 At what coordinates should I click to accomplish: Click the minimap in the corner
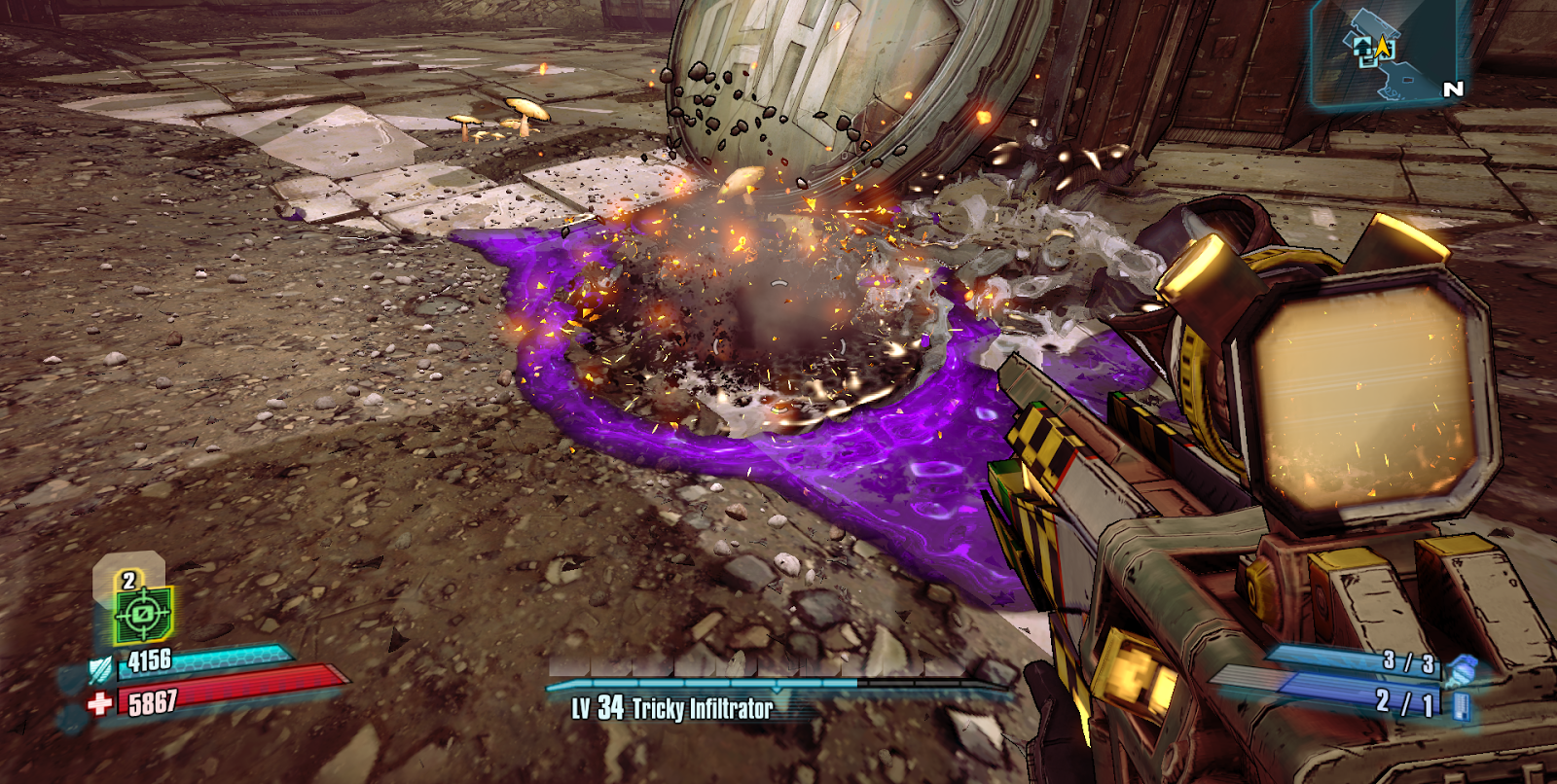(x=1387, y=53)
